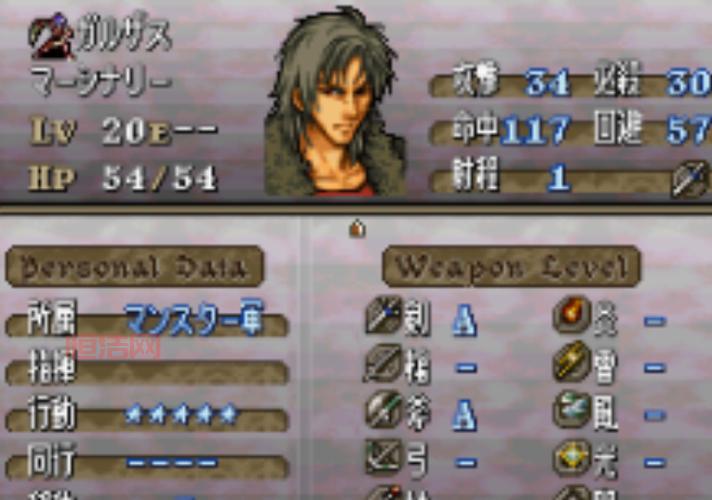Select the thunder magic level icon
Viewport: 712px width, 500px height.
(572, 365)
